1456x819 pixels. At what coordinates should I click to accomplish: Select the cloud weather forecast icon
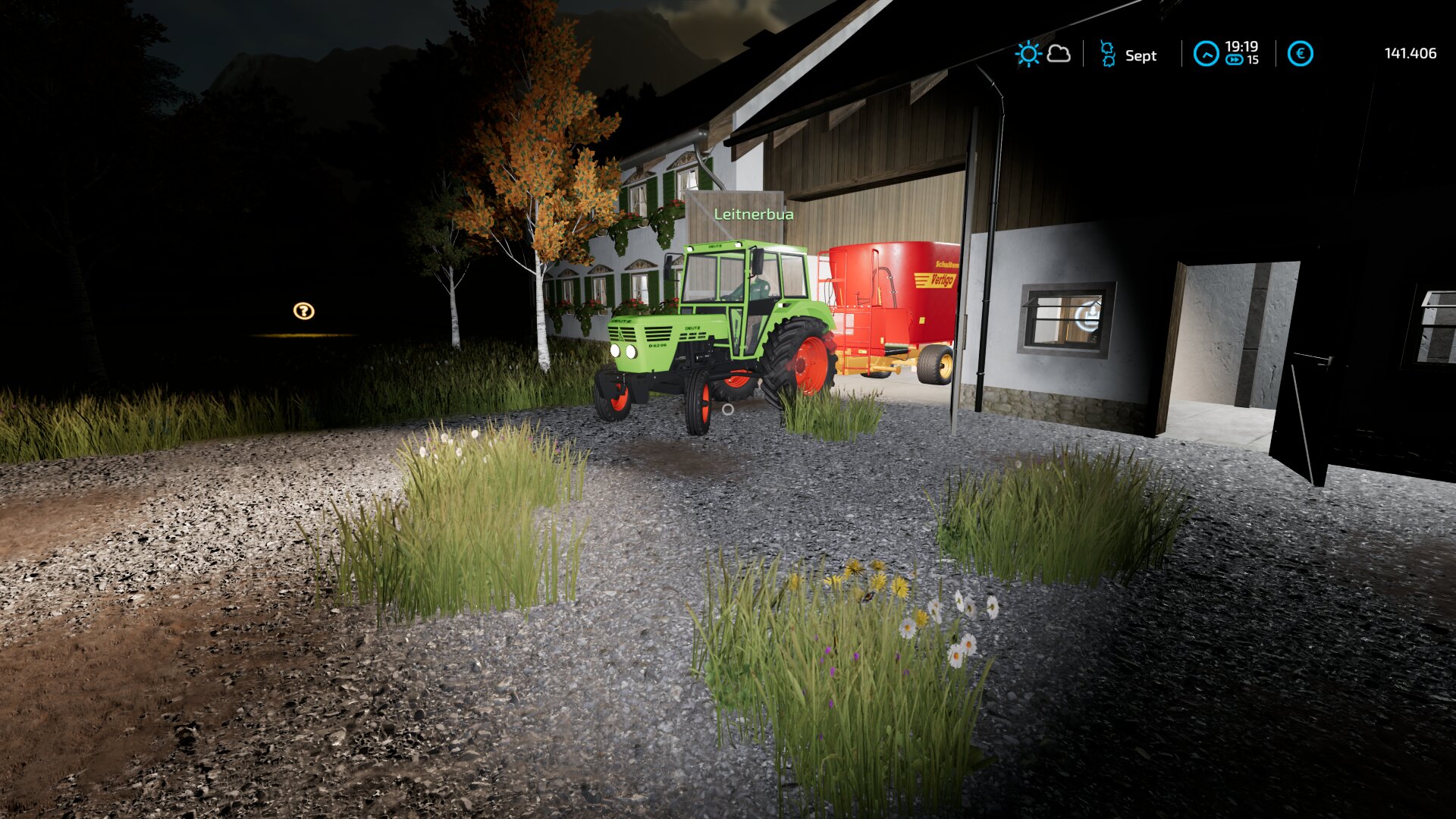click(1059, 54)
